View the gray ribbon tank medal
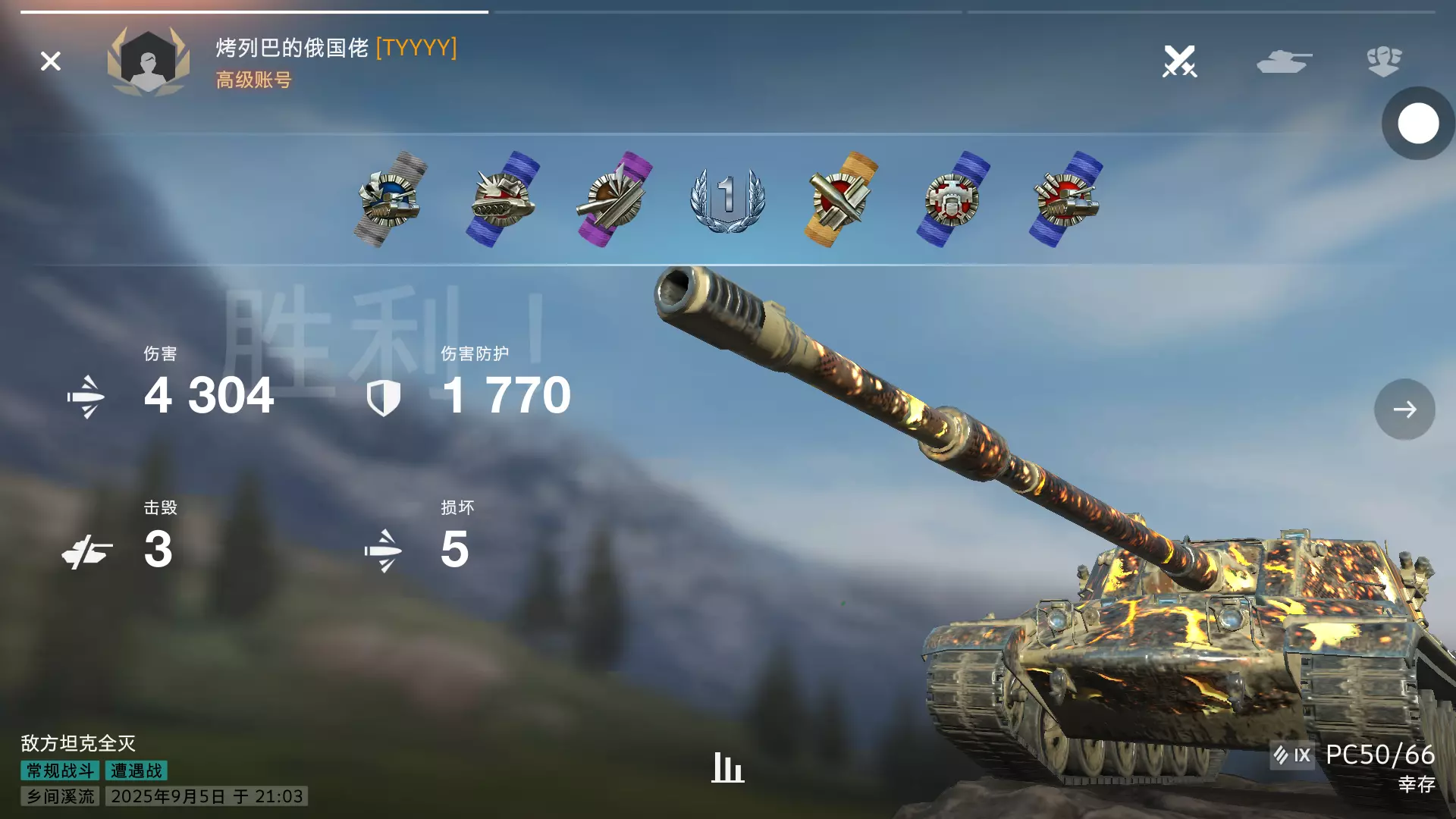 (x=391, y=199)
